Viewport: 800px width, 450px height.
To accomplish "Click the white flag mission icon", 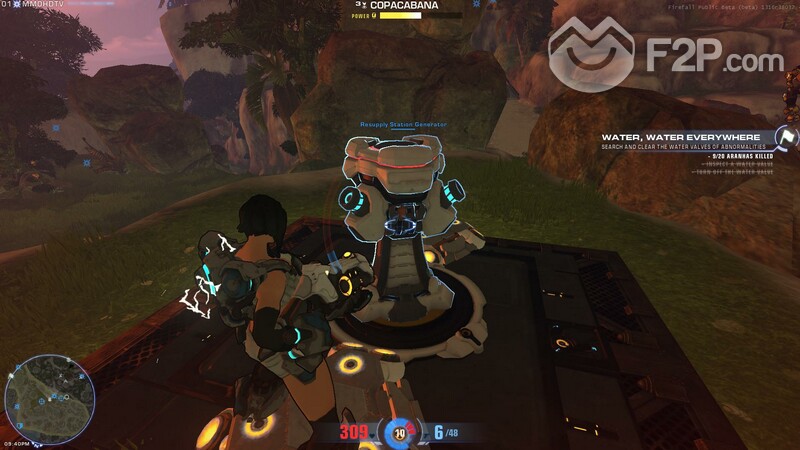I will [x=787, y=138].
